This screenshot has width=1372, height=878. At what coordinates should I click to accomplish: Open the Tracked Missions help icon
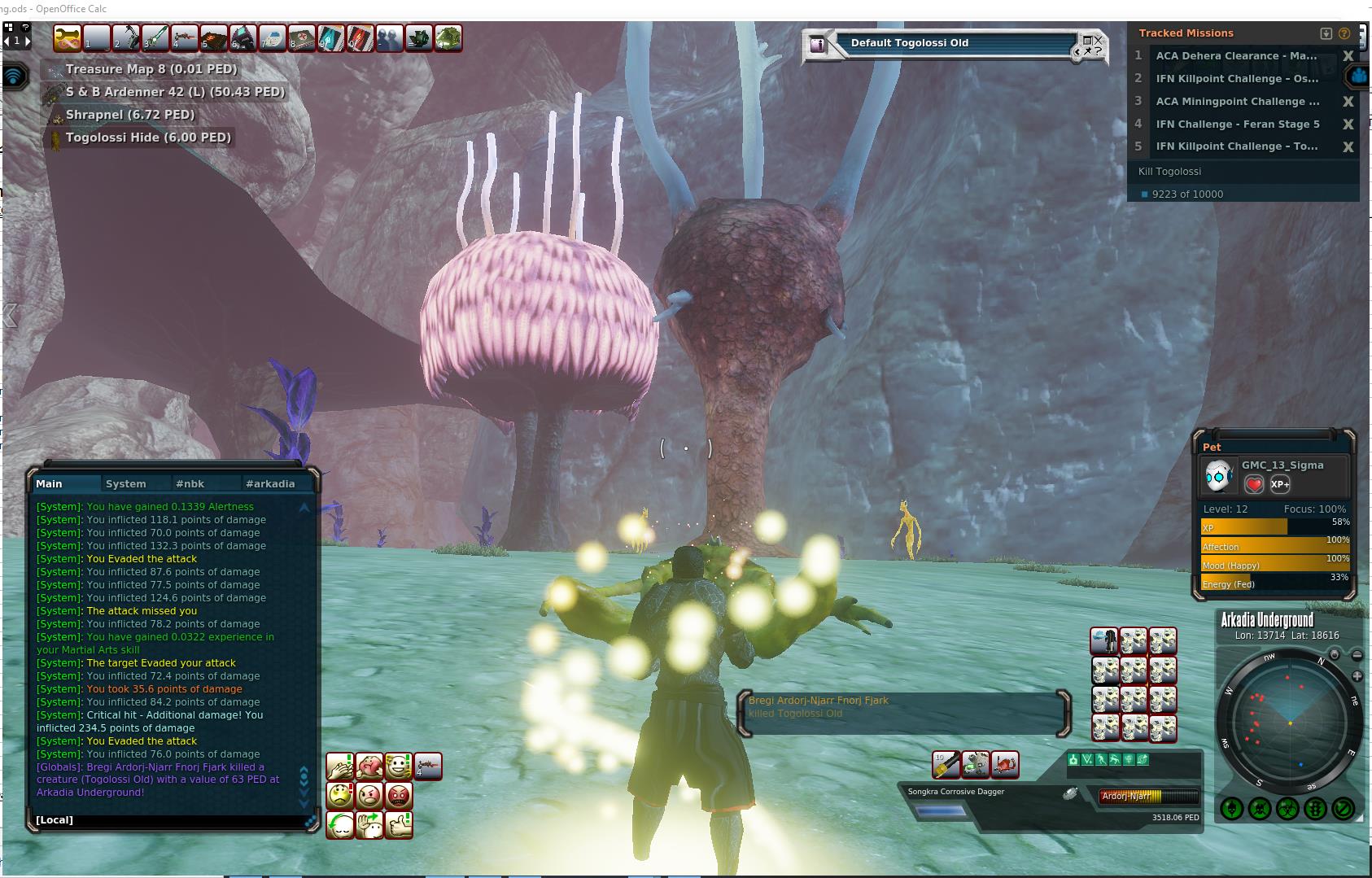click(1344, 33)
